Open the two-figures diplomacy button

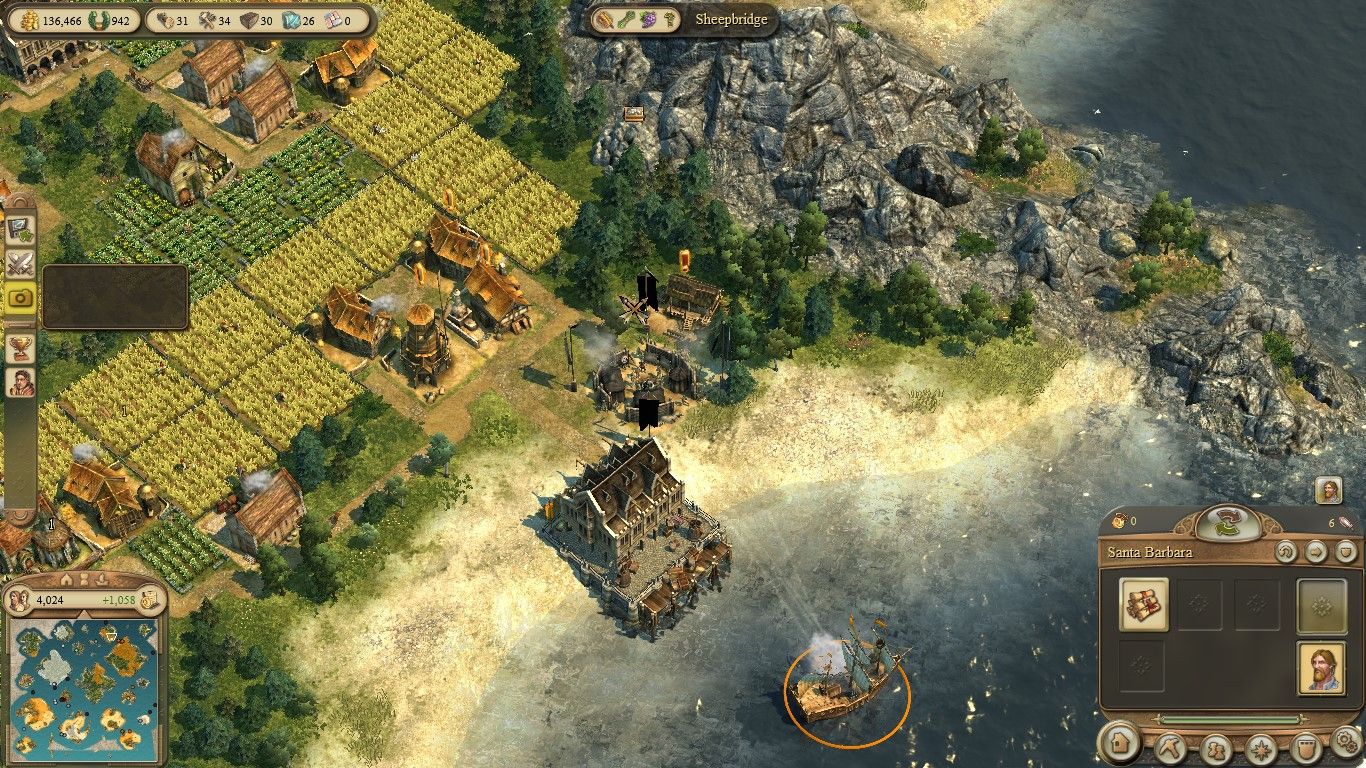coord(1216,748)
